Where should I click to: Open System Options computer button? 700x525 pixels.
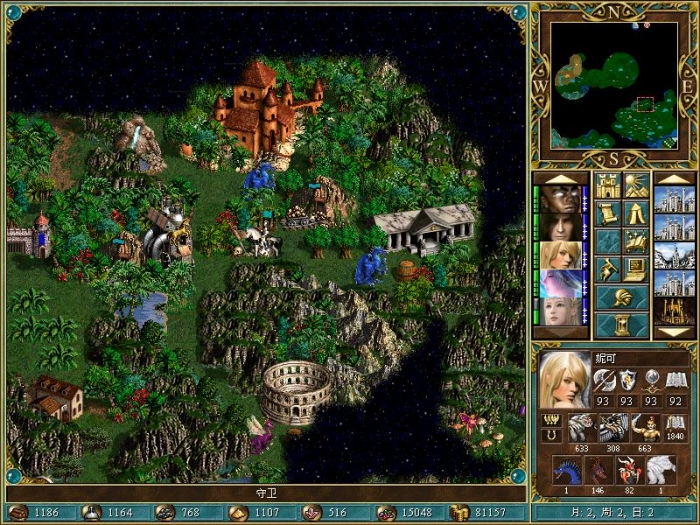tap(636, 269)
